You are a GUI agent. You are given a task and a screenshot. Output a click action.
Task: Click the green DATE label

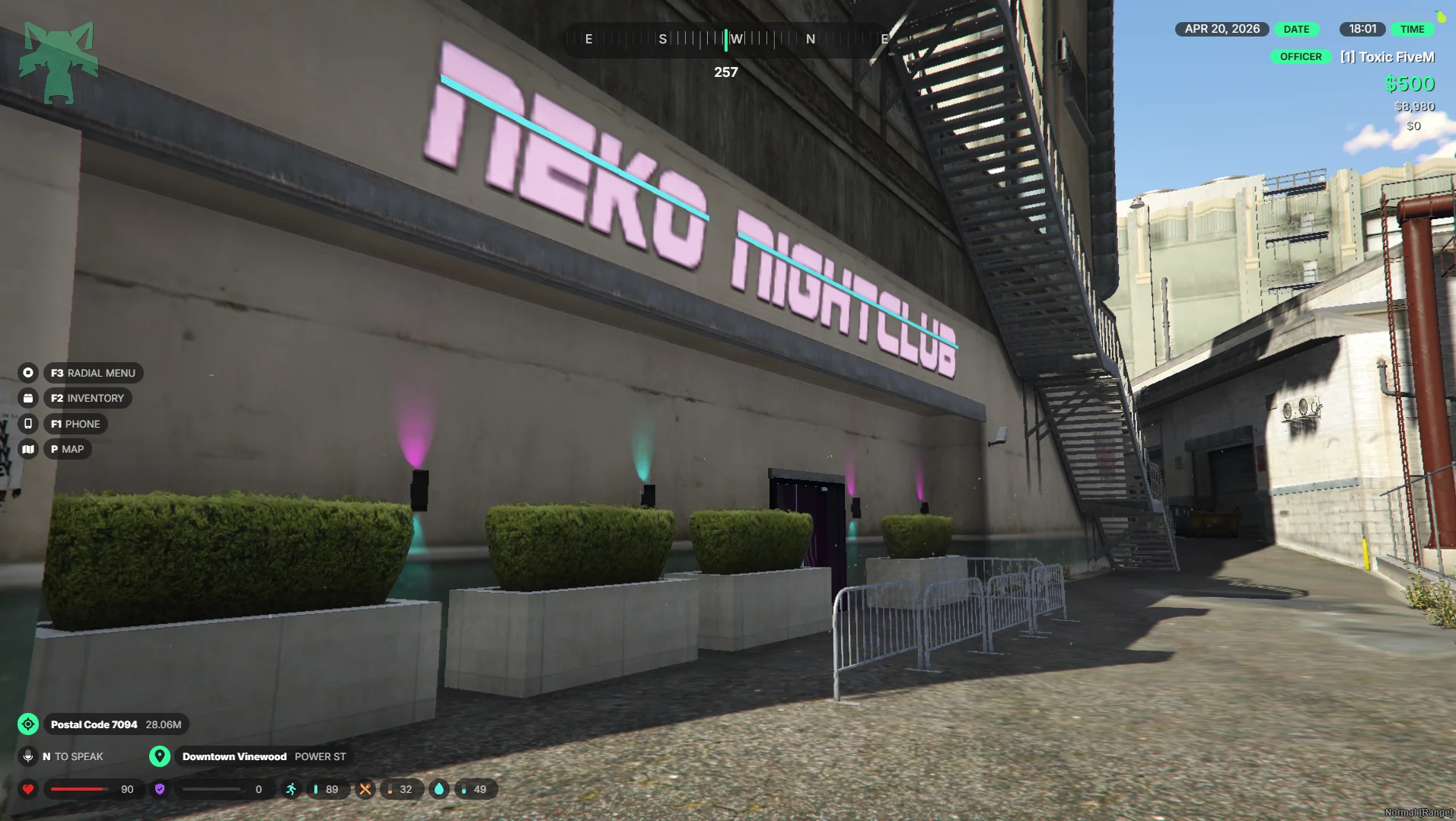tap(1296, 29)
